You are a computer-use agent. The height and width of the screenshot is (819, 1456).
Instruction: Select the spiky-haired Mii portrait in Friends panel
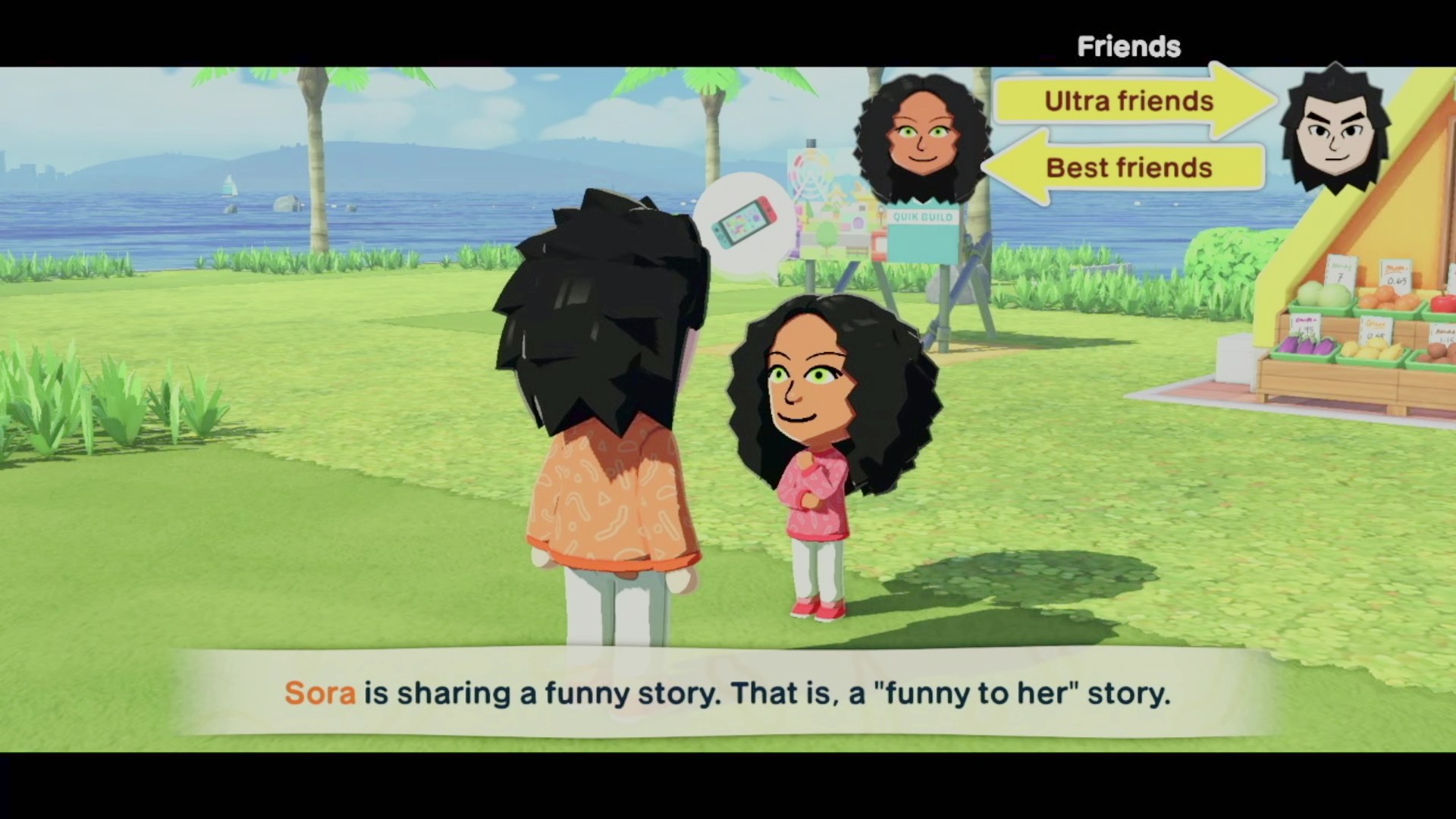tap(1335, 130)
